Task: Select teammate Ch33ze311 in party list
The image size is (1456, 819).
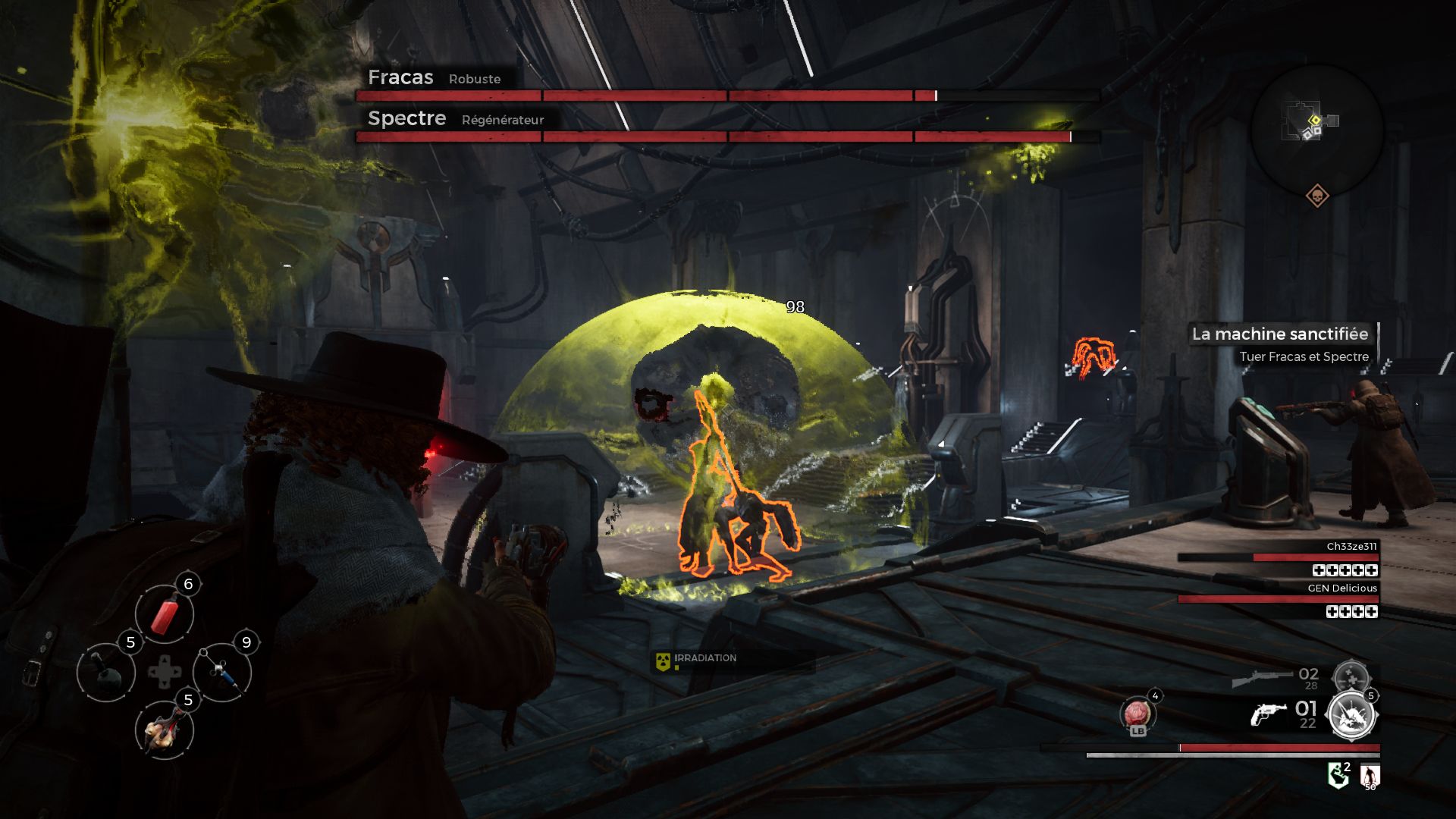Action: coord(1351,546)
